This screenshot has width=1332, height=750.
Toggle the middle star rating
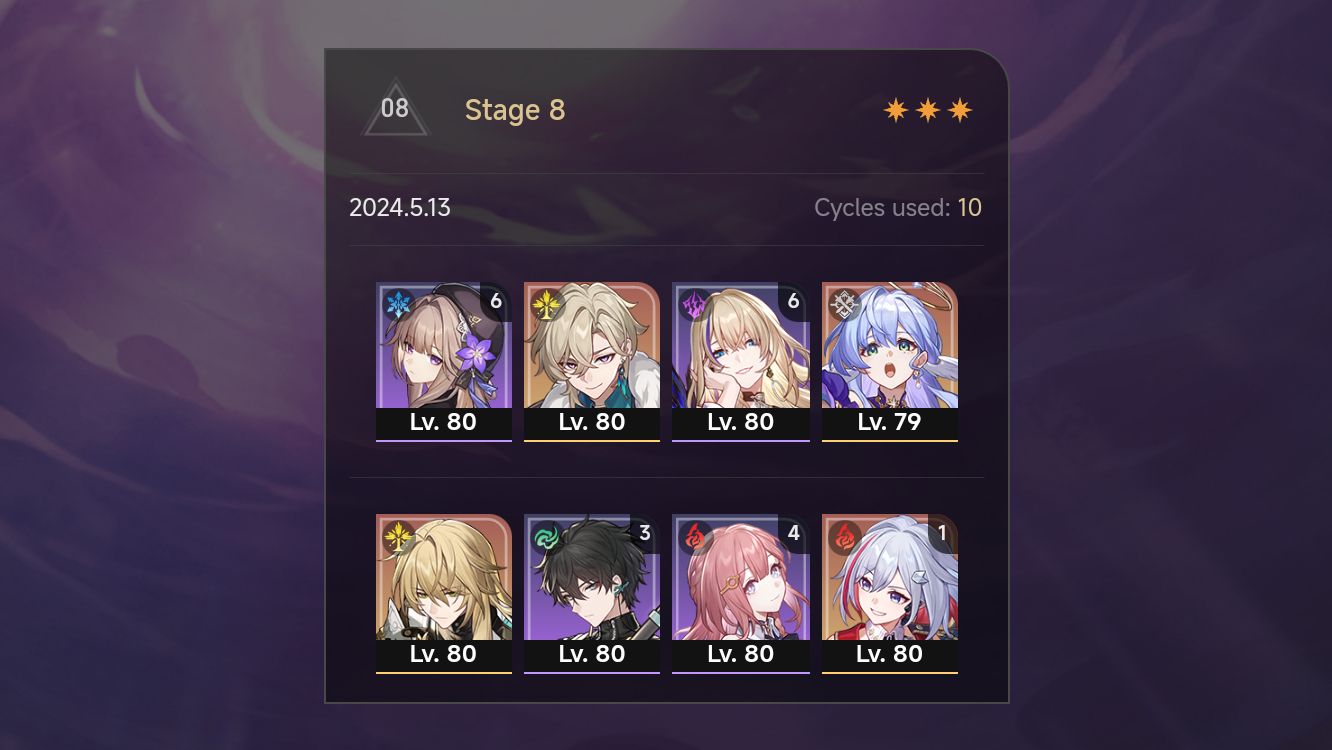click(926, 109)
